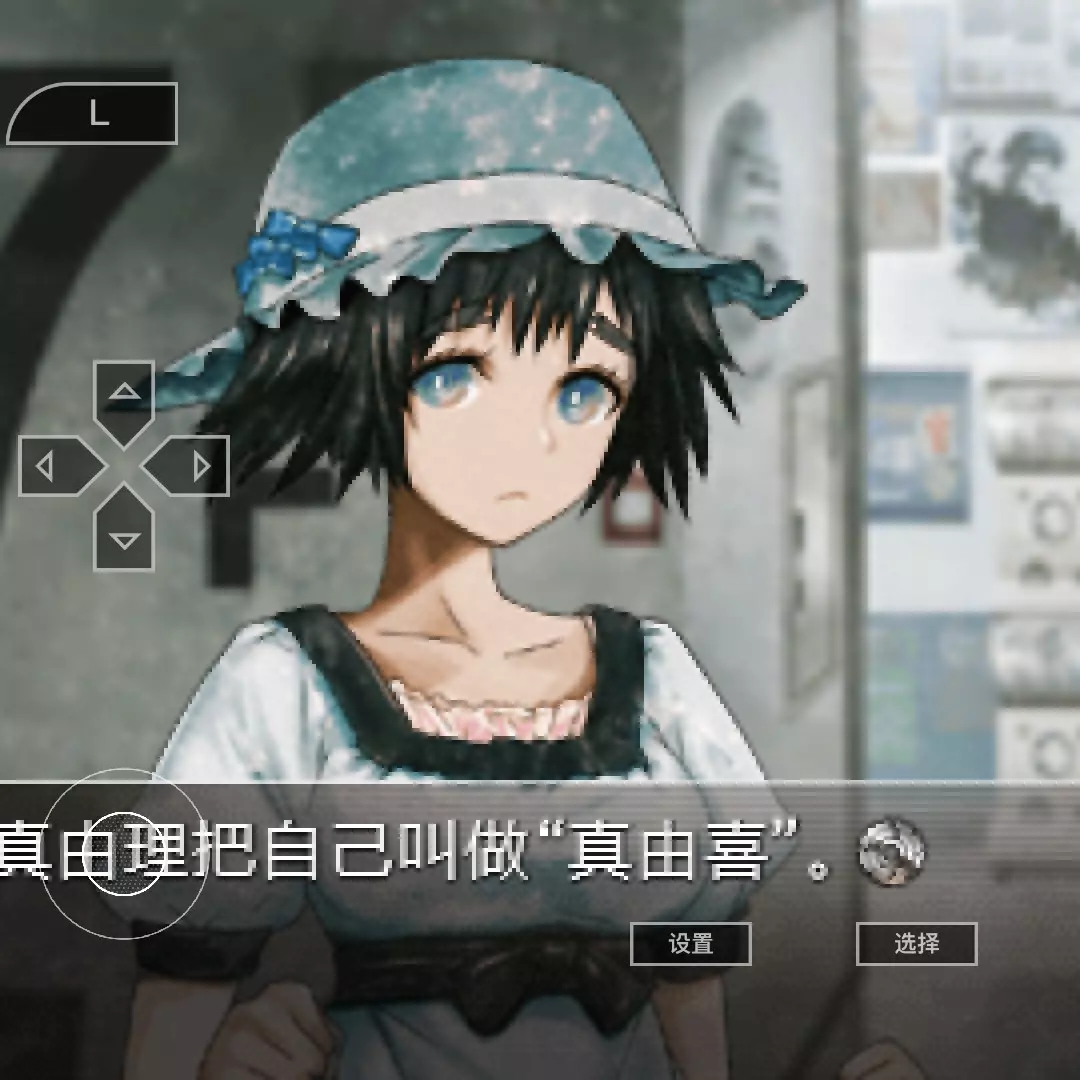Open the 设置 settings button
Image resolution: width=1080 pixels, height=1080 pixels.
coord(690,944)
